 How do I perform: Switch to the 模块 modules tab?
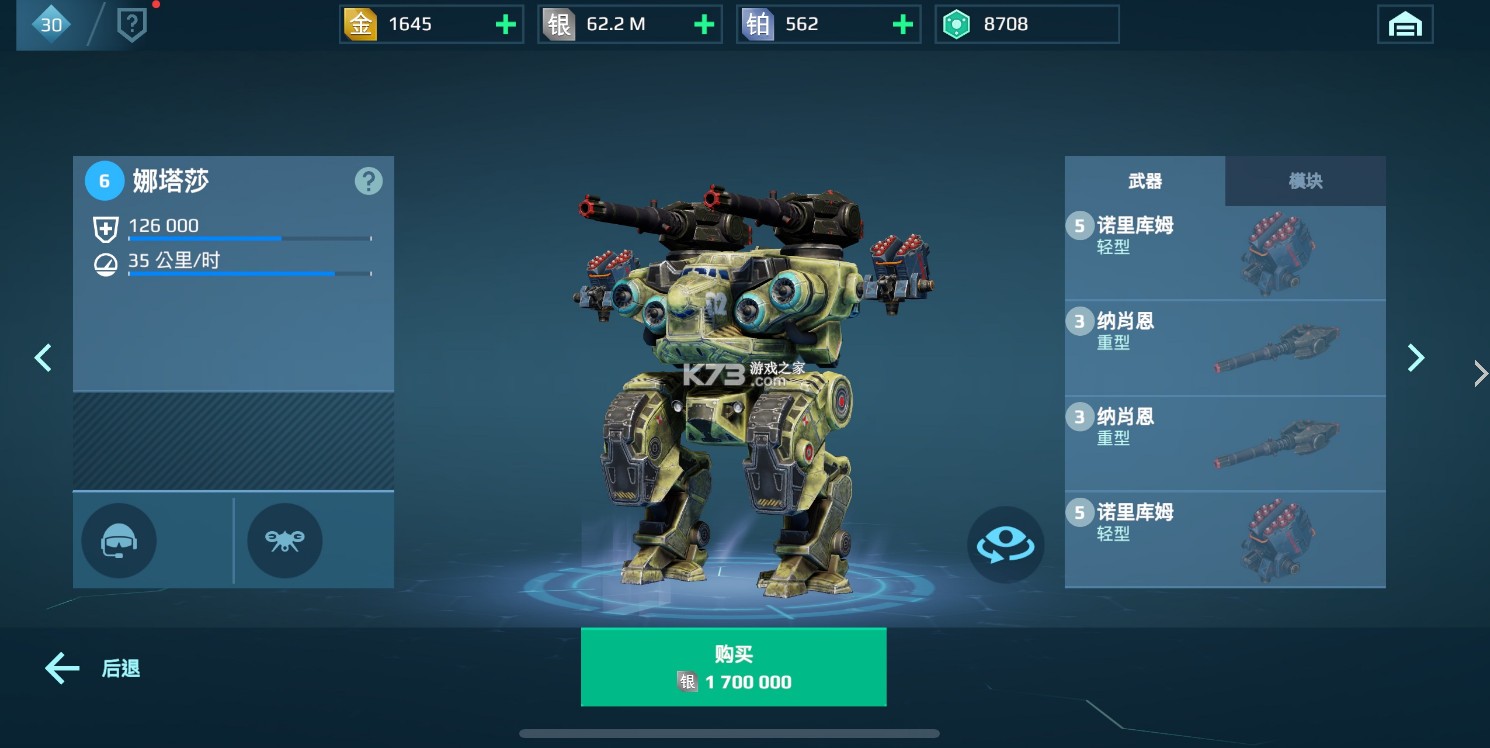(x=1305, y=181)
